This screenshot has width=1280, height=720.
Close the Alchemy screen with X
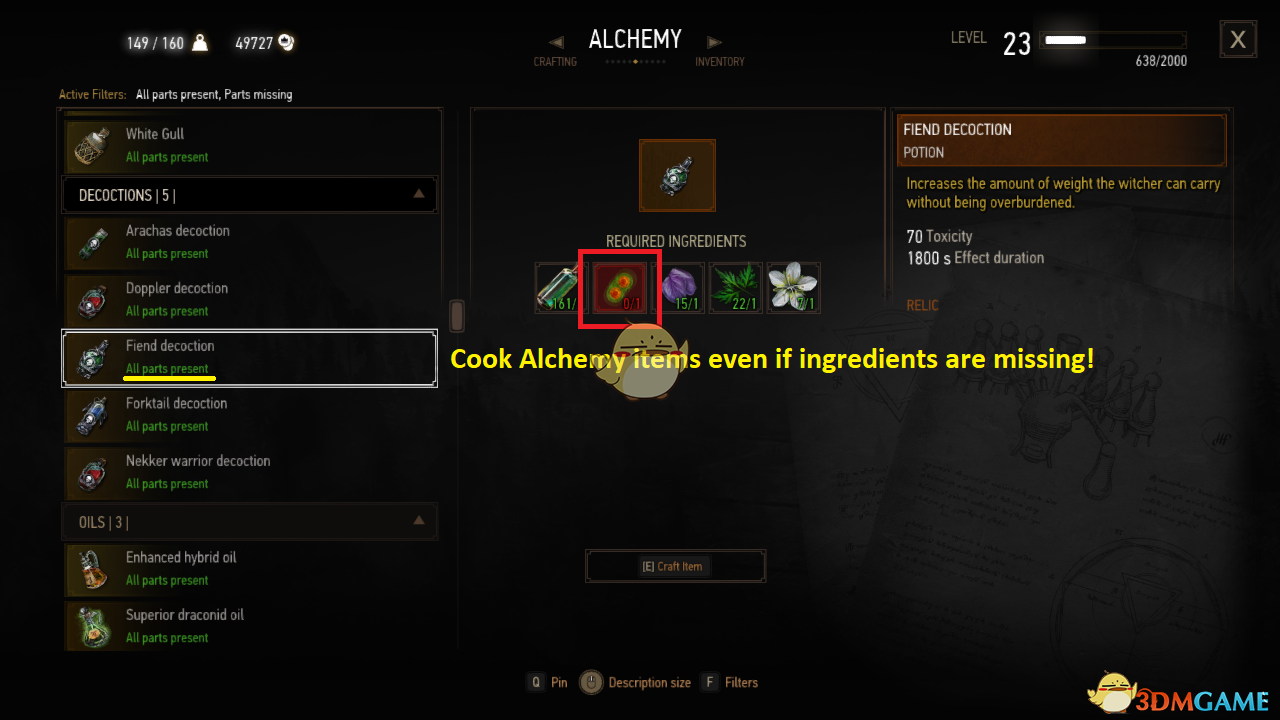[1238, 40]
